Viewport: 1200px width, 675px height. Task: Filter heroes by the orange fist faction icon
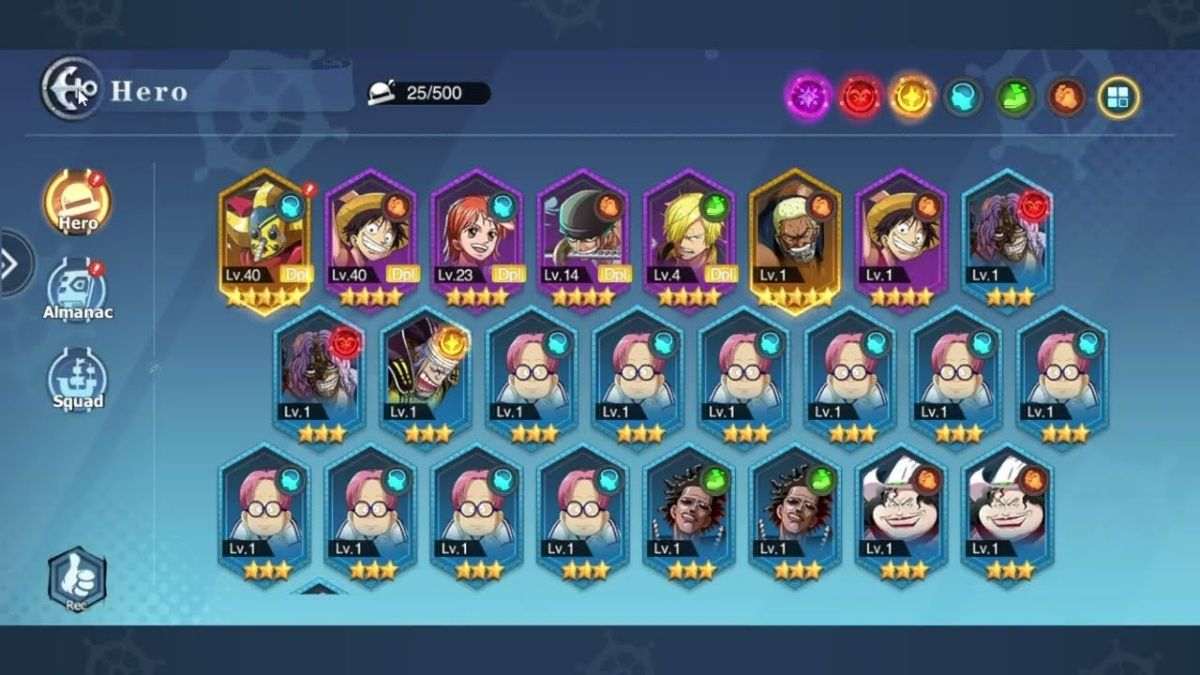pyautogui.click(x=1067, y=97)
